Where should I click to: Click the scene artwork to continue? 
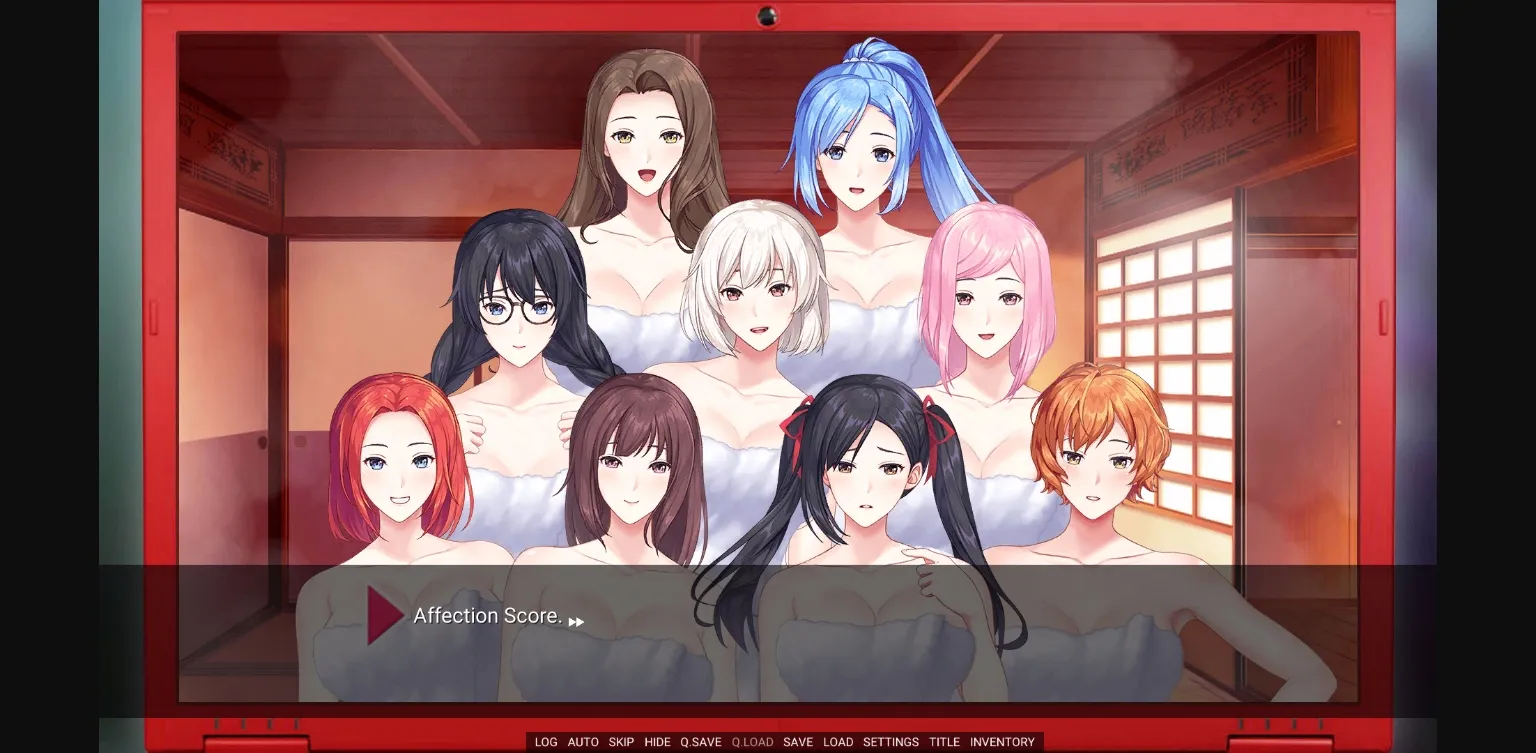(768, 300)
